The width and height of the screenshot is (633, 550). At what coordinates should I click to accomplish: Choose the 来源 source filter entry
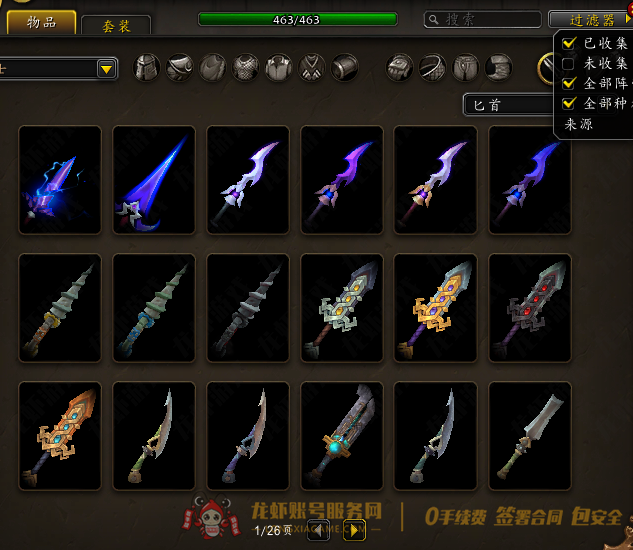579,124
